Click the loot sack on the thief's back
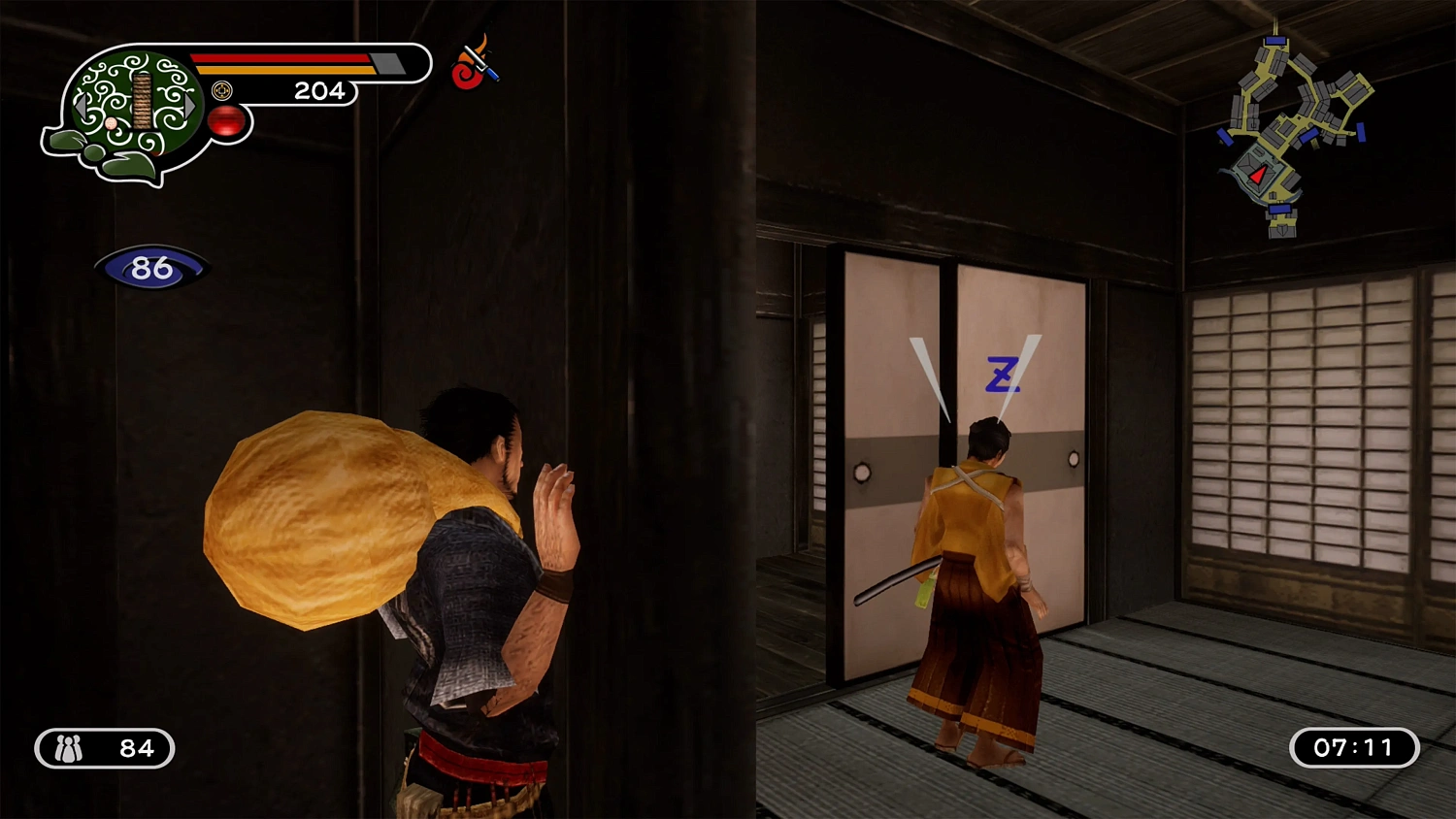 point(330,524)
